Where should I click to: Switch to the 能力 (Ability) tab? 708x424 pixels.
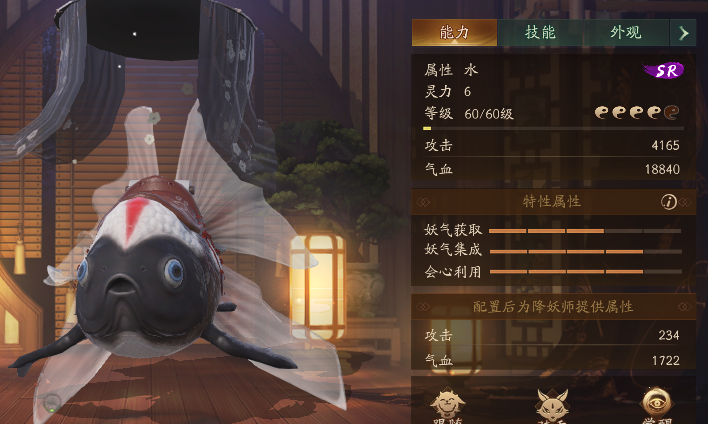click(x=453, y=32)
